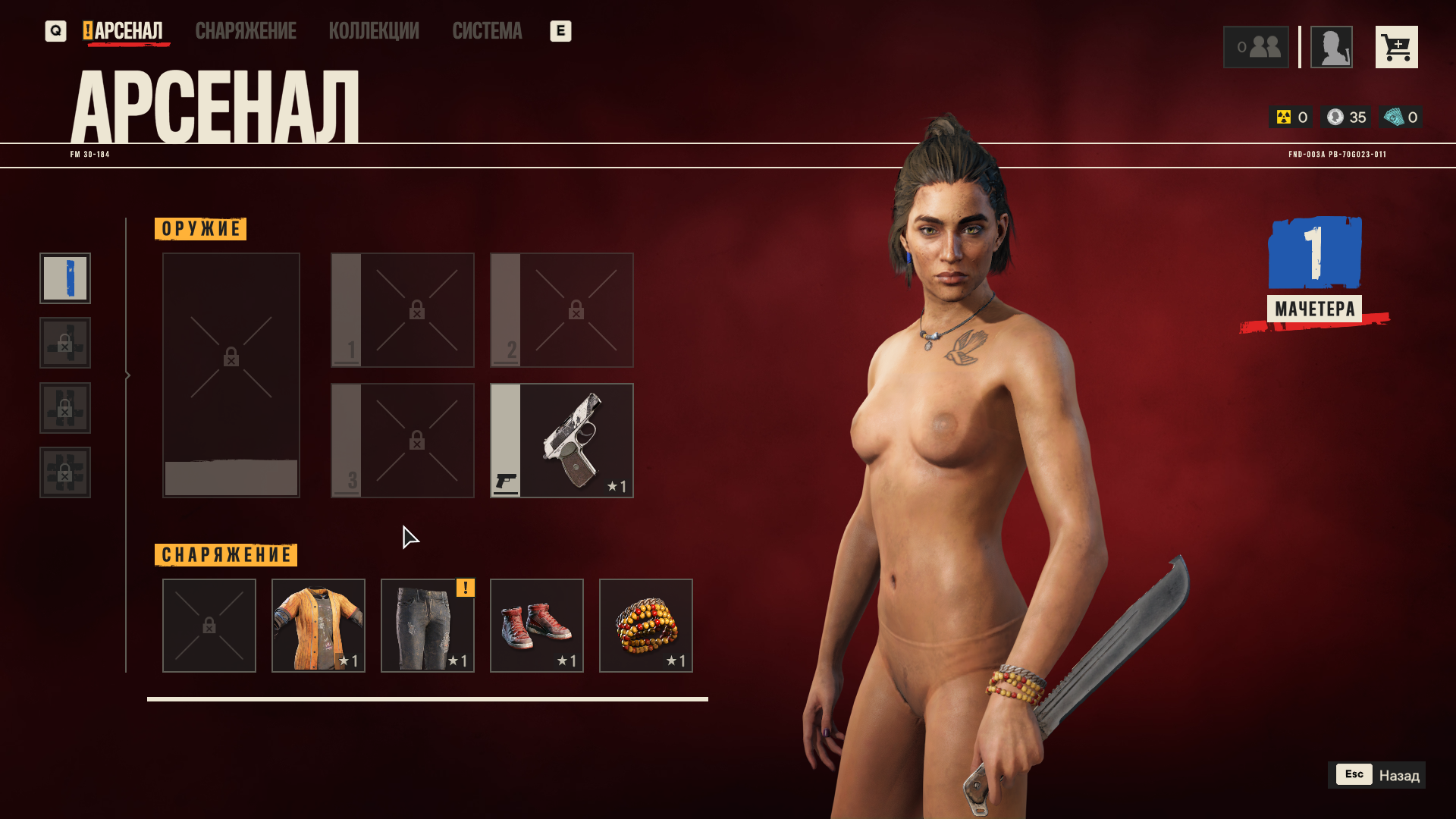Viewport: 1456px width, 819px height.
Task: Open the Снаряжение tab
Action: coord(246,31)
